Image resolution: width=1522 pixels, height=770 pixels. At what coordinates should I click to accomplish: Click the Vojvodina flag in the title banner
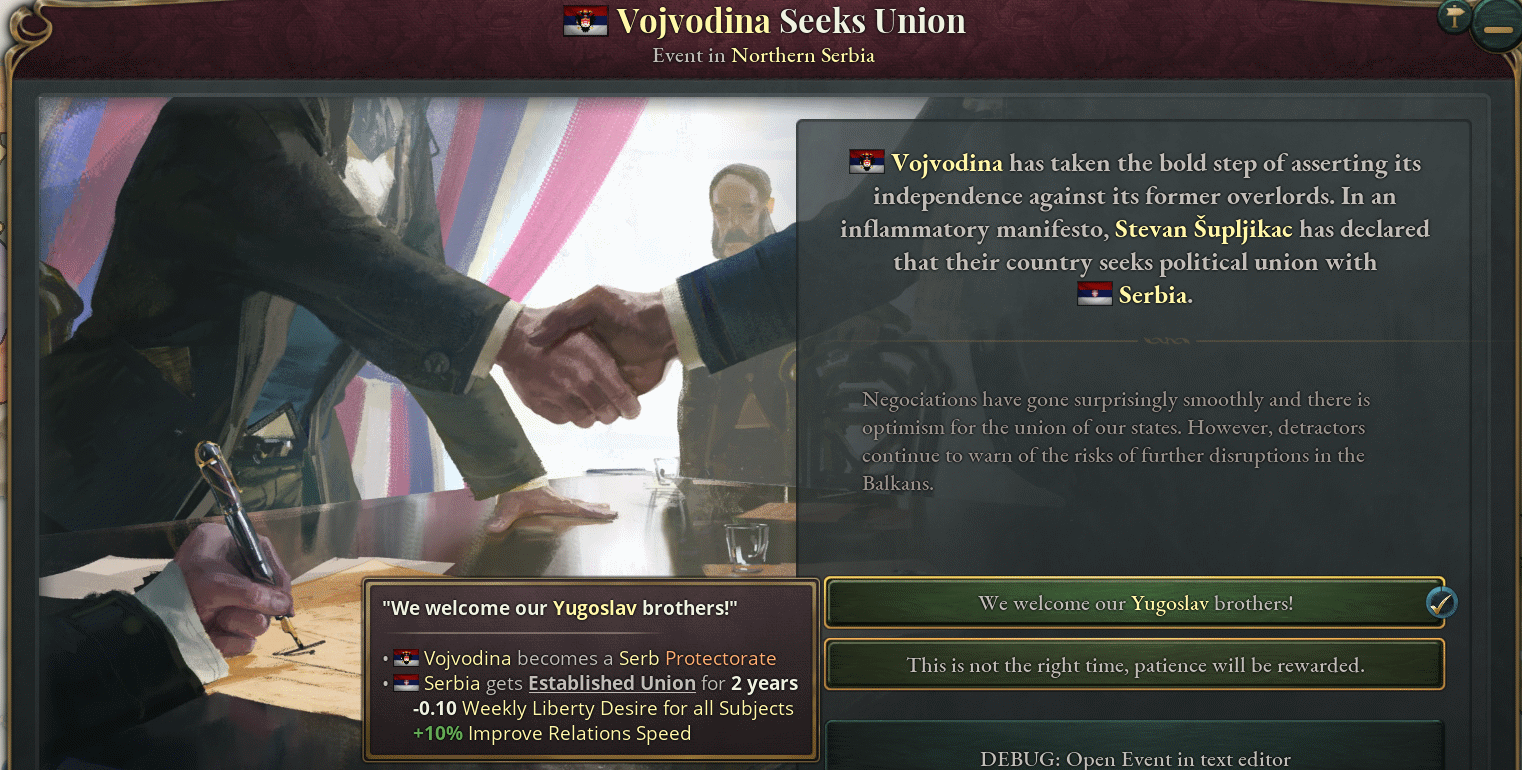(586, 19)
